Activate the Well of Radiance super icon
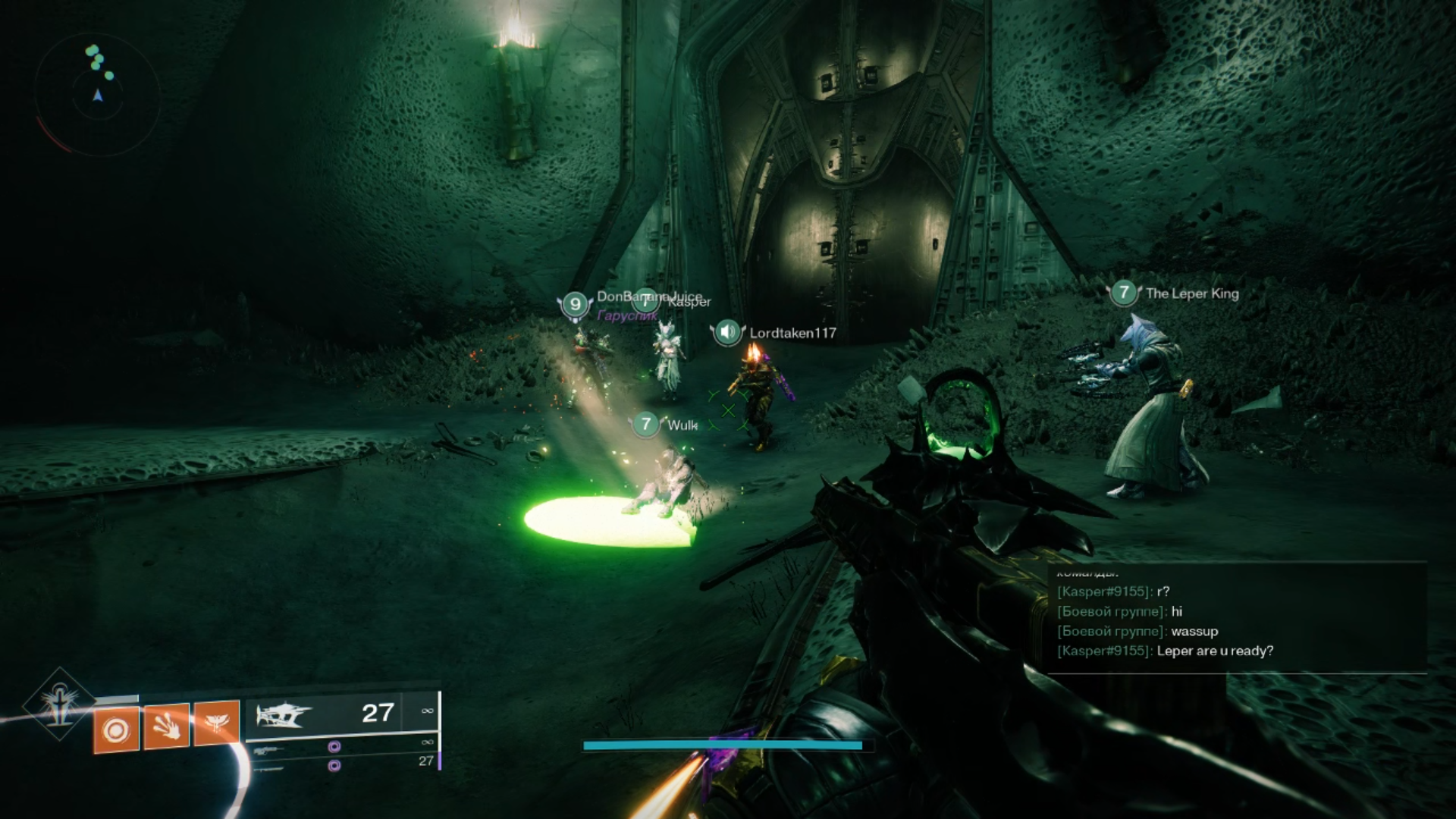1456x819 pixels. point(59,704)
